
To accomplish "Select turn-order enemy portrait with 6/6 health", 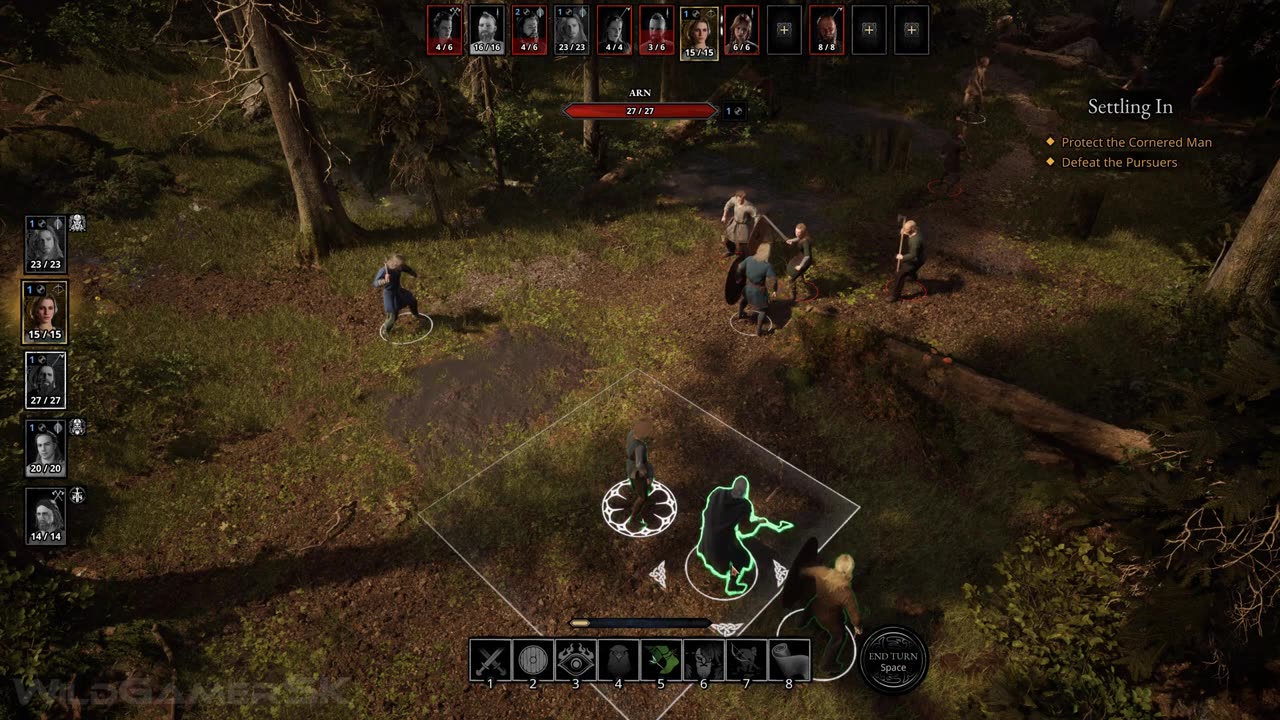I will [x=741, y=30].
